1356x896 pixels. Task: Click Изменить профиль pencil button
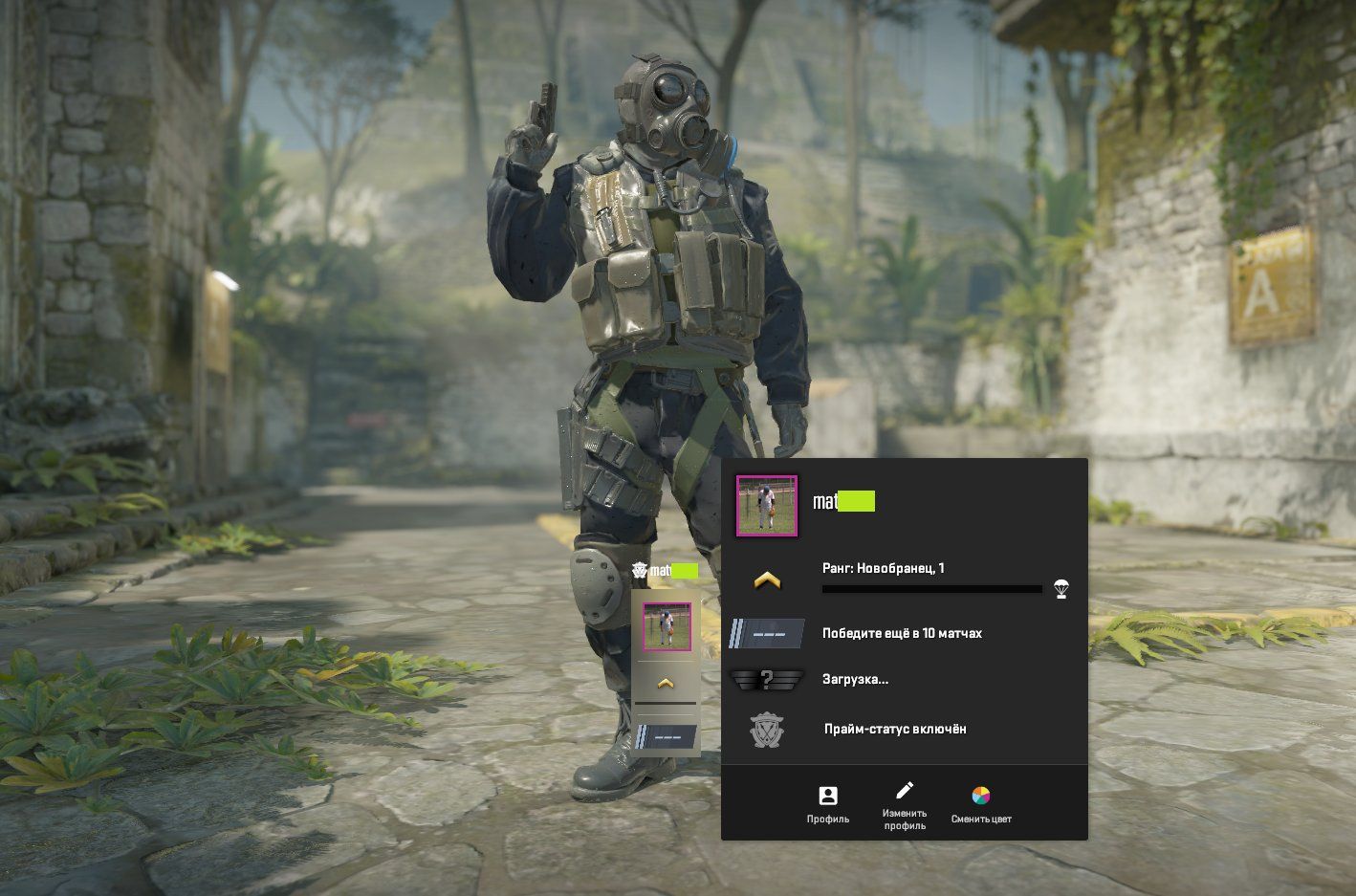click(x=904, y=804)
